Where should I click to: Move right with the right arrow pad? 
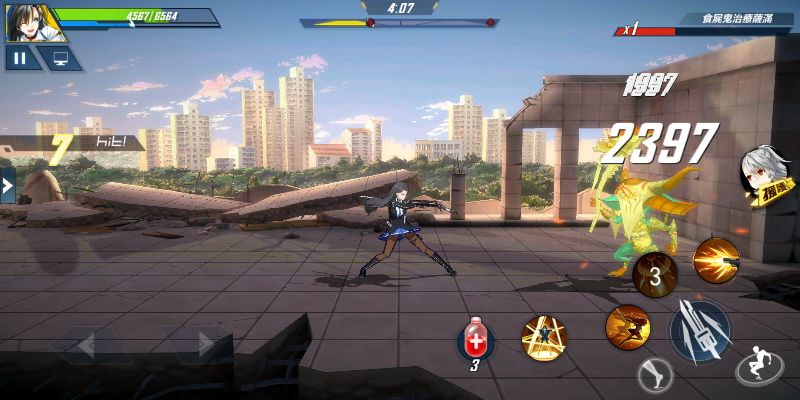(x=197, y=346)
